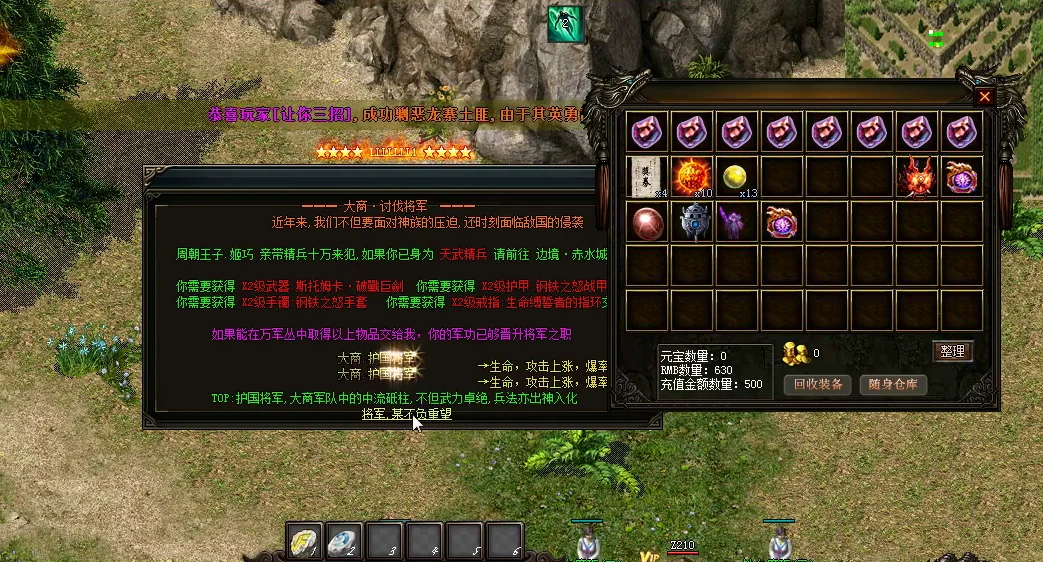Use the white stone in hotbar slot 2
Image resolution: width=1043 pixels, height=562 pixels.
[344, 541]
